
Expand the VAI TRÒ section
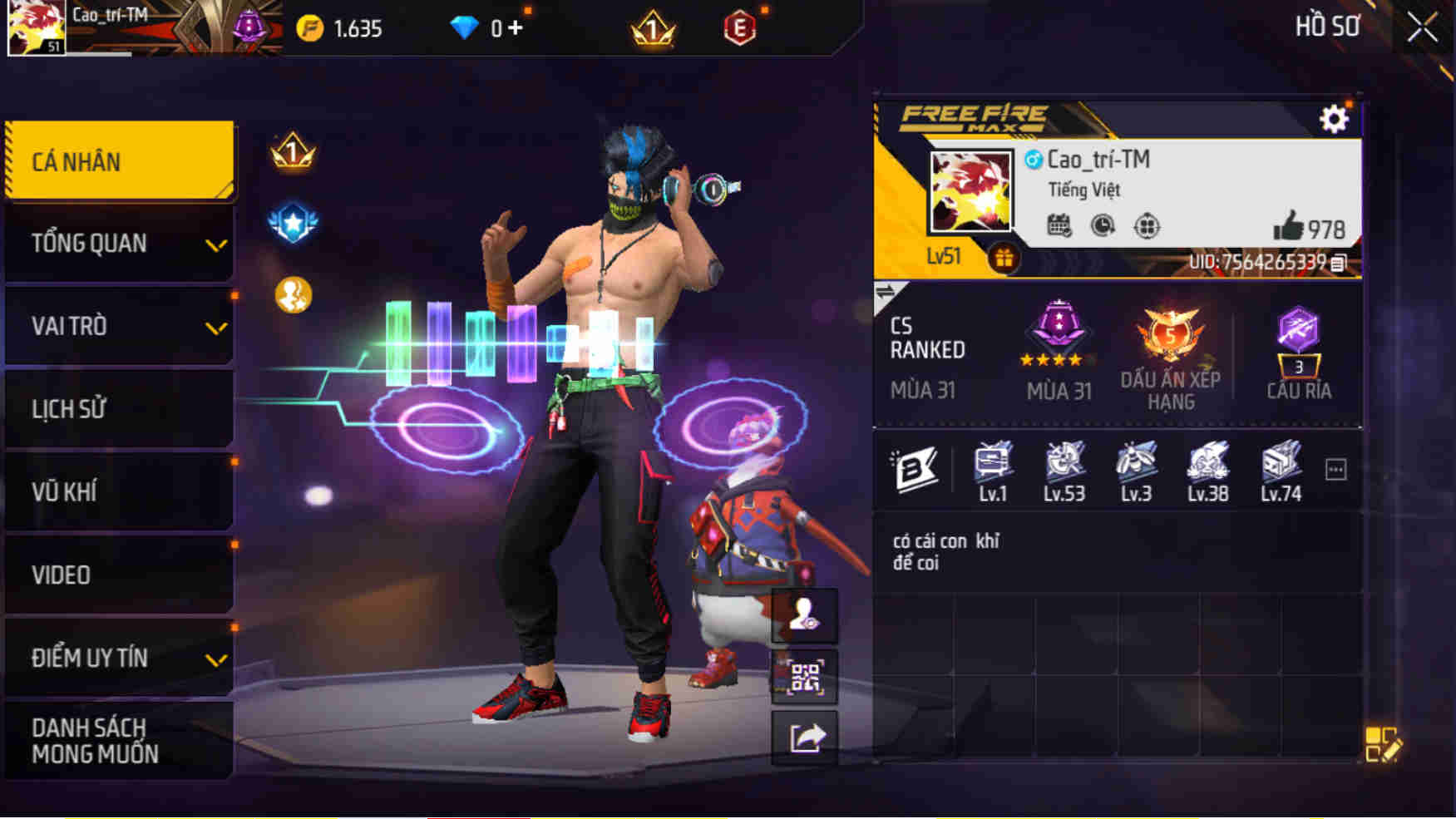[116, 326]
